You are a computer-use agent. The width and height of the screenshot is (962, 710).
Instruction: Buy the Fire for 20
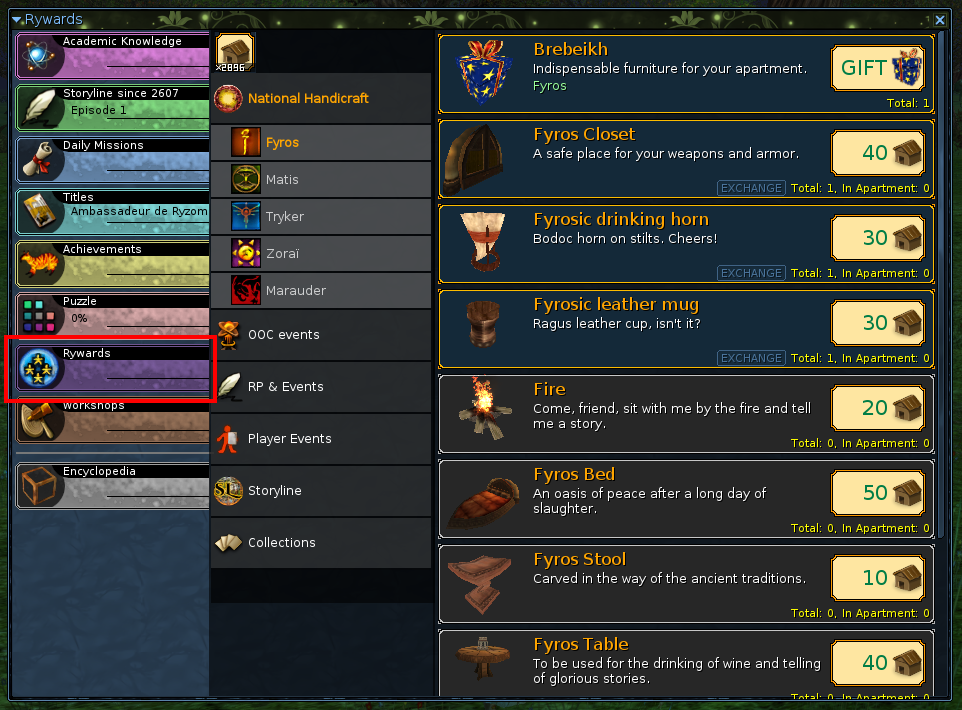tap(877, 408)
